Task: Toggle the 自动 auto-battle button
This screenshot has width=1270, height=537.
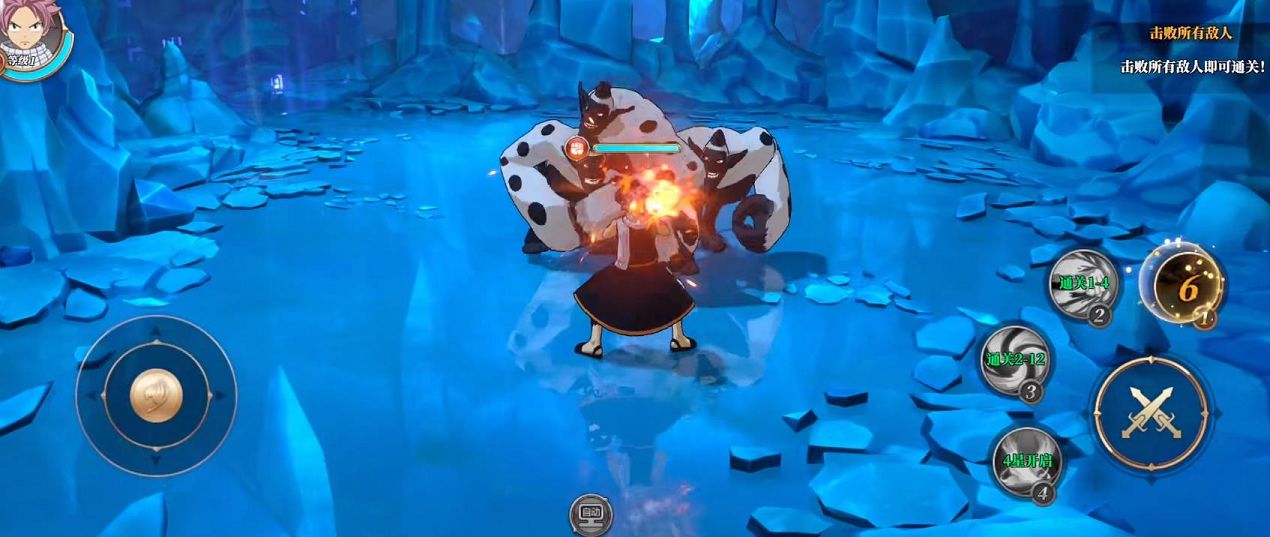Action: pyautogui.click(x=590, y=515)
